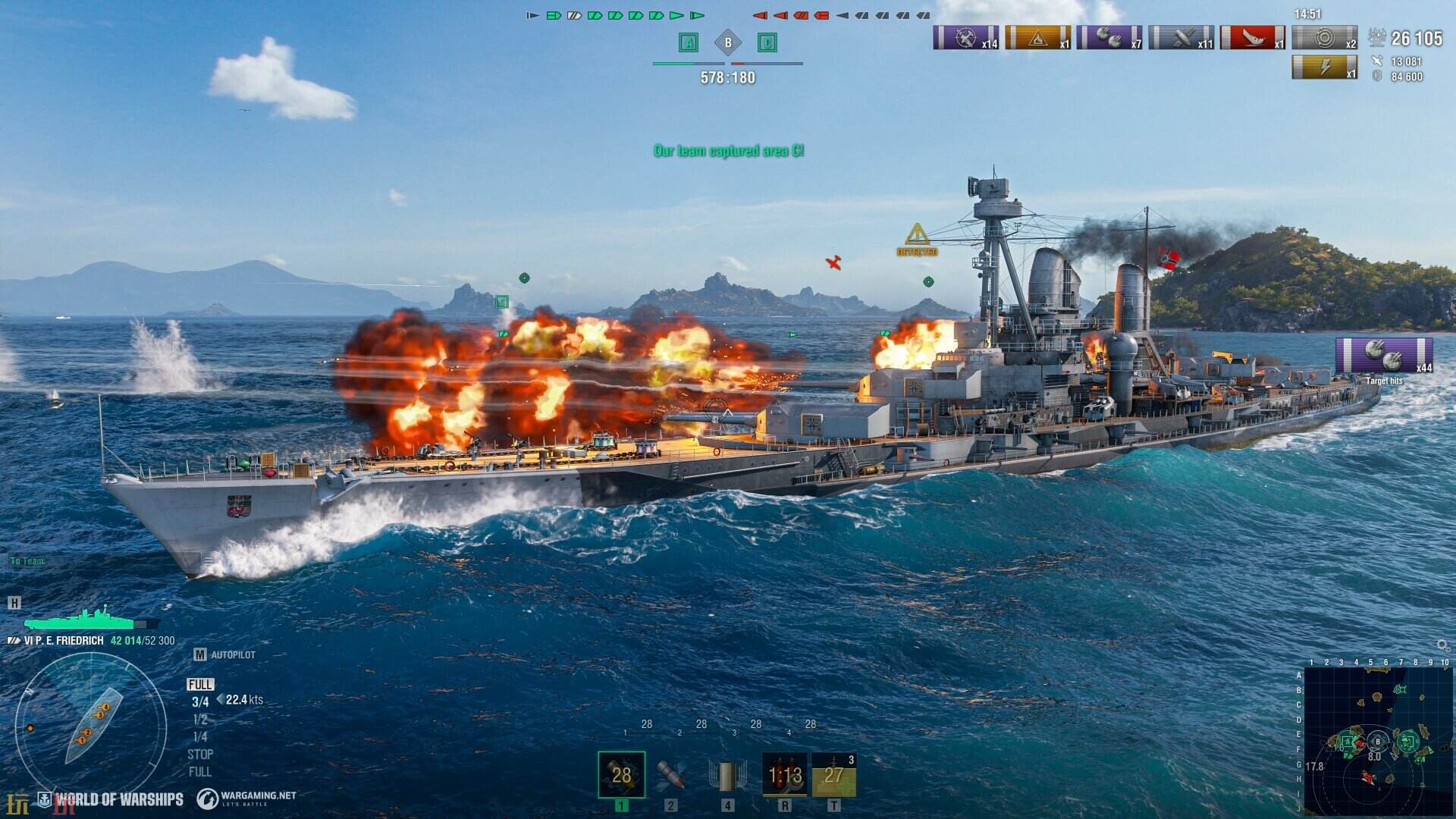Image resolution: width=1456 pixels, height=819 pixels.
Task: Click capture point A indicator
Action: (x=689, y=42)
